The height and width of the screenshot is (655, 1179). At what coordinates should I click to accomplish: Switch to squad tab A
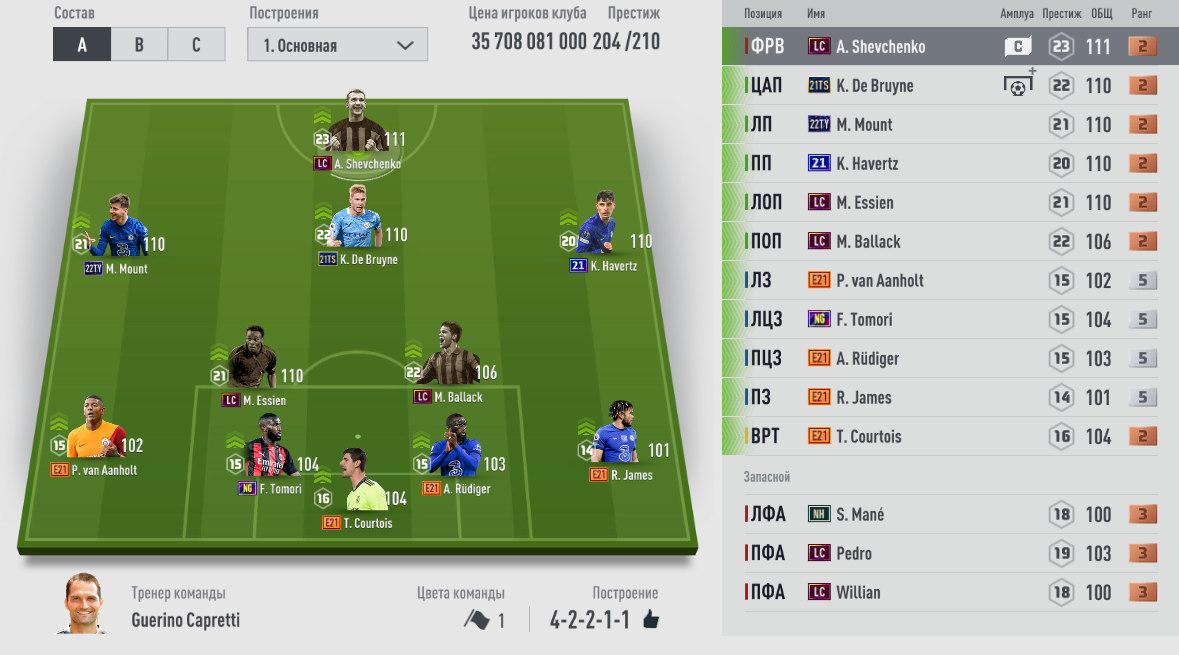click(x=81, y=45)
